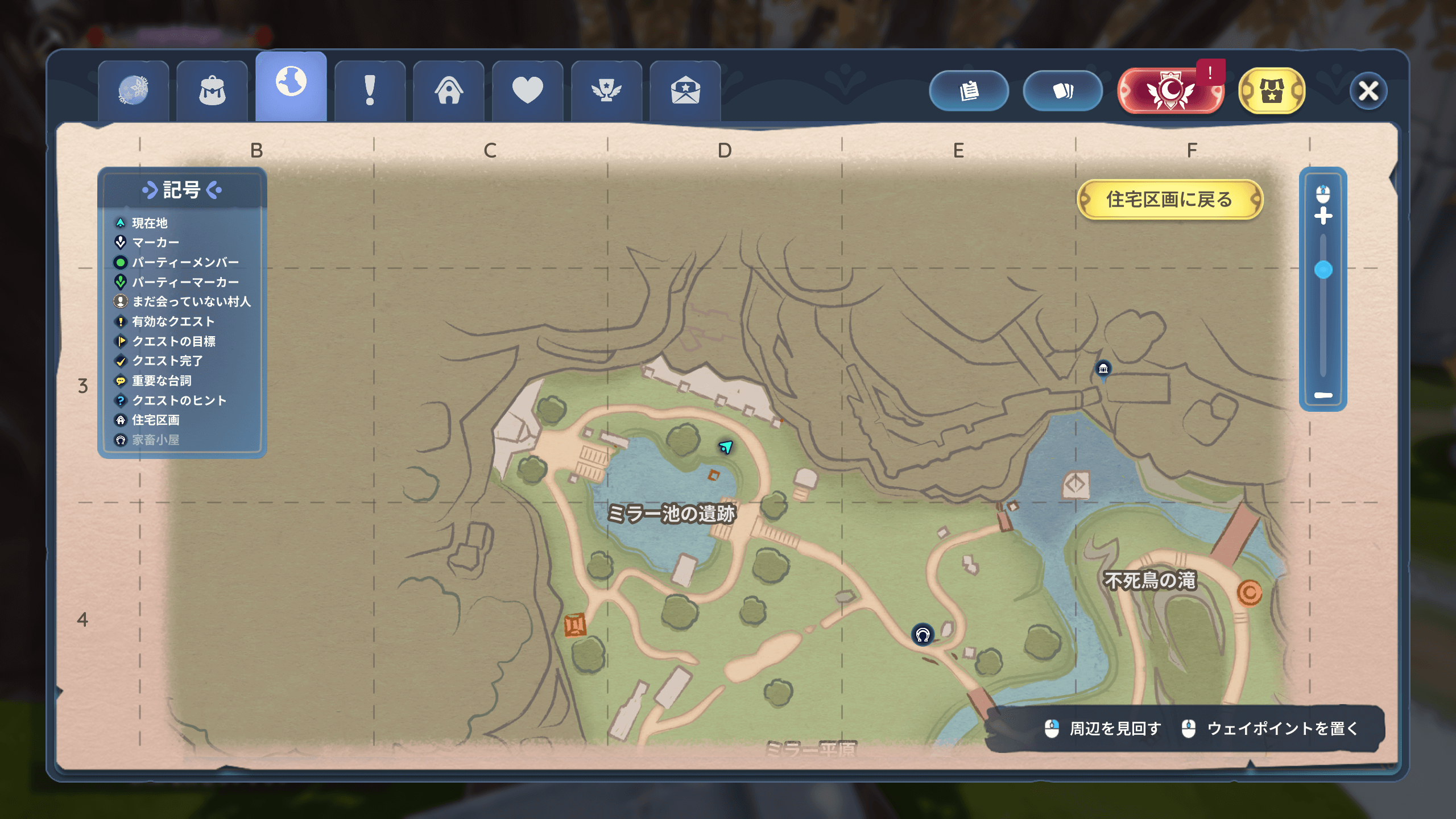The height and width of the screenshot is (819, 1456).
Task: Close the map menu with the X button
Action: tap(1368, 91)
